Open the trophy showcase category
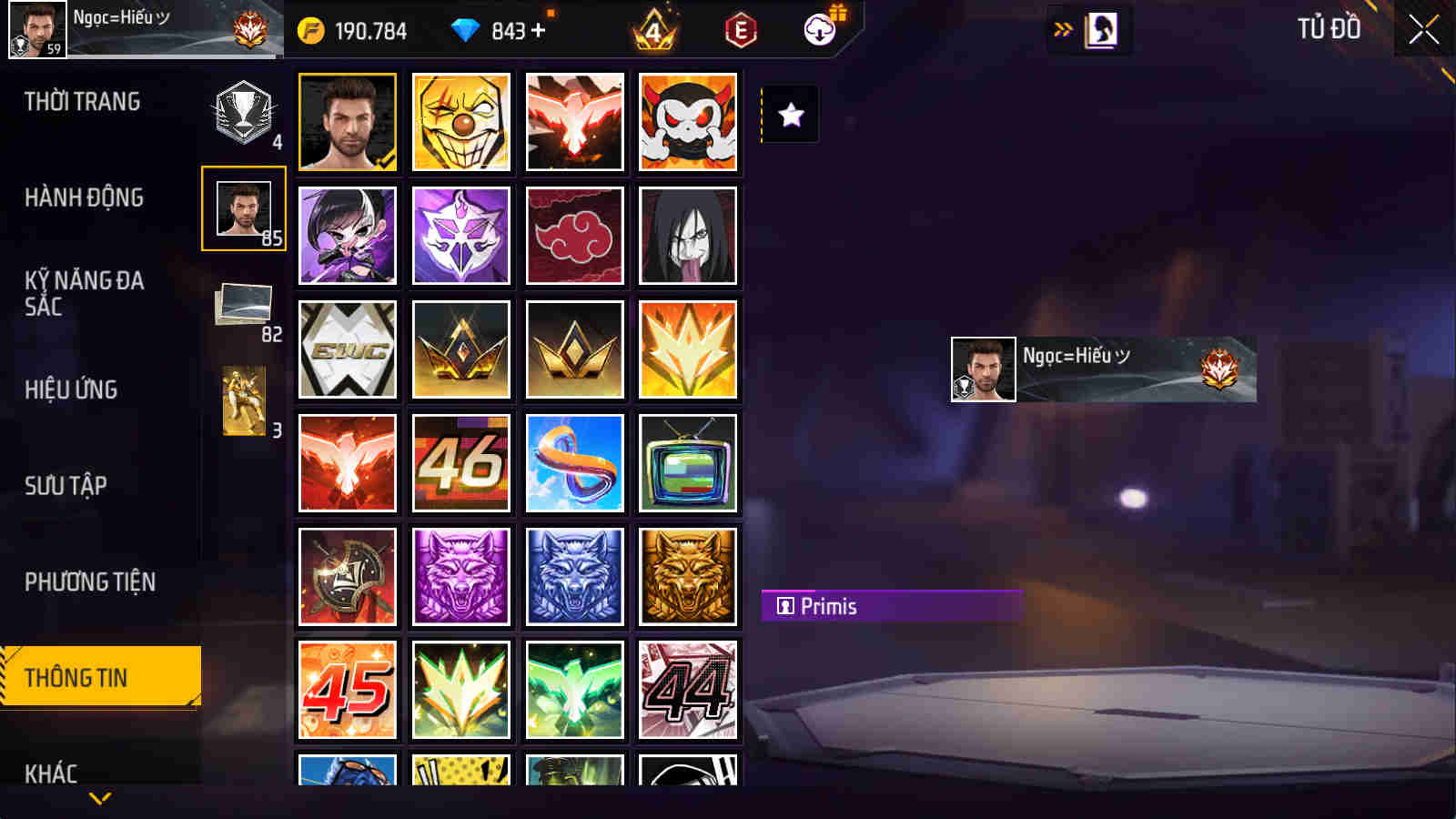The image size is (1456, 819). (x=242, y=114)
